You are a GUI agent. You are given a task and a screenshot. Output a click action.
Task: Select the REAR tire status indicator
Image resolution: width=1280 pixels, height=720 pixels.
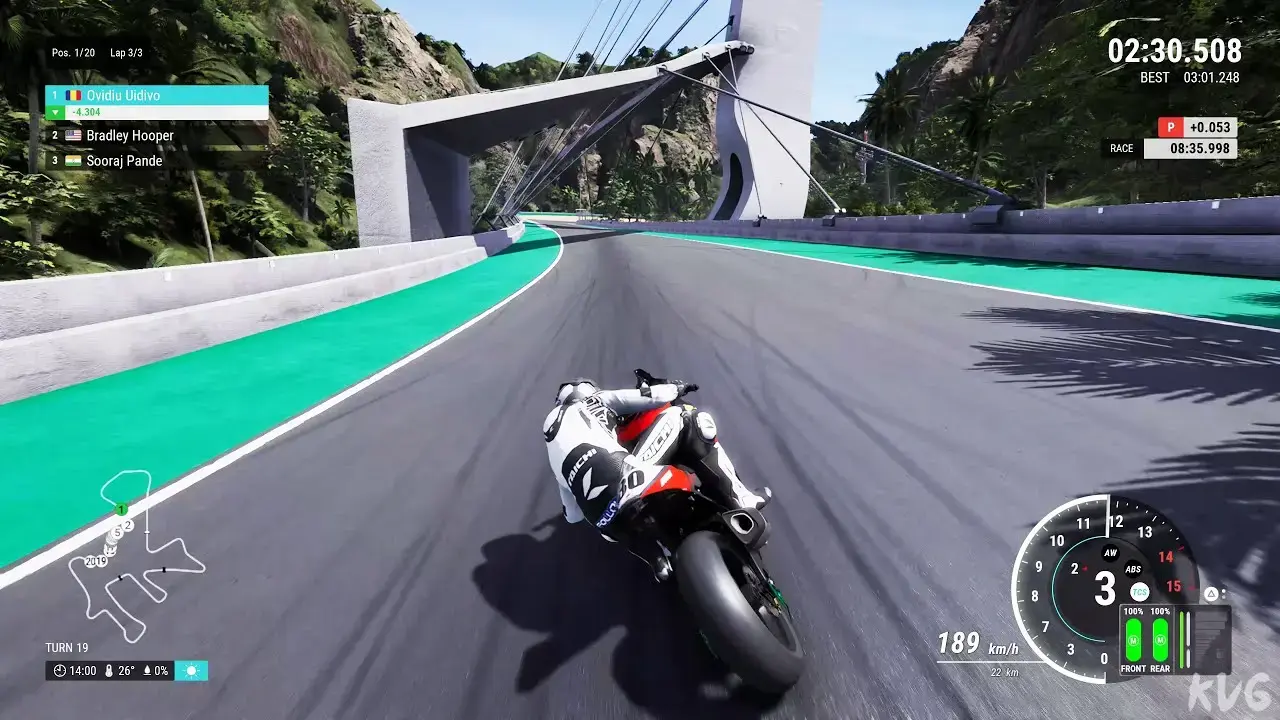pyautogui.click(x=1160, y=638)
